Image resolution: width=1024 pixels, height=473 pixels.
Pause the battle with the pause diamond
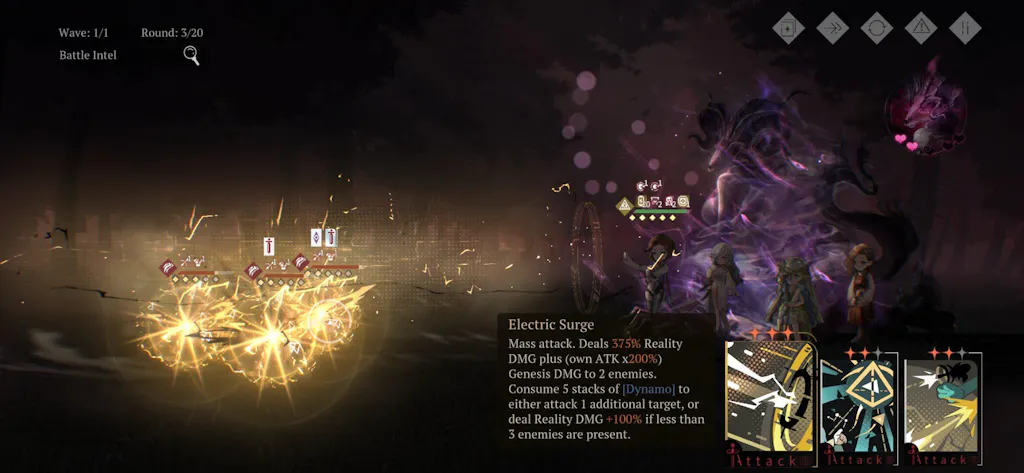965,28
